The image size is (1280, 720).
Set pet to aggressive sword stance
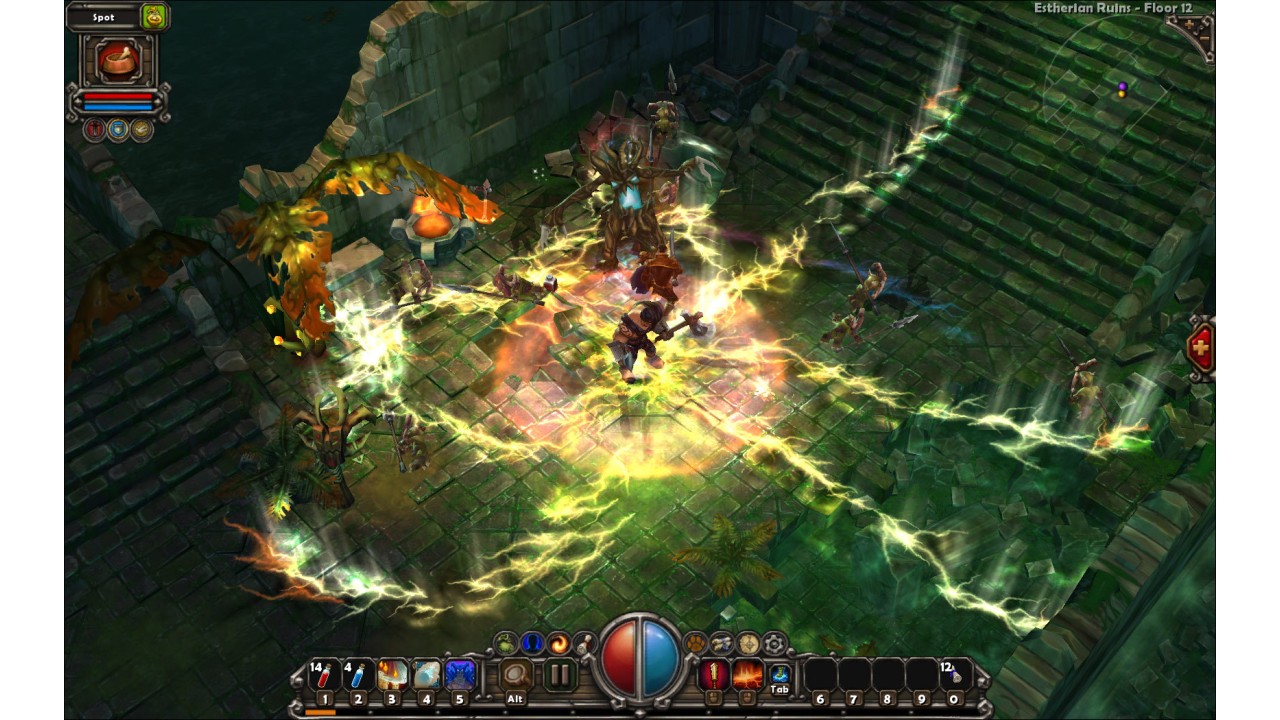point(95,129)
